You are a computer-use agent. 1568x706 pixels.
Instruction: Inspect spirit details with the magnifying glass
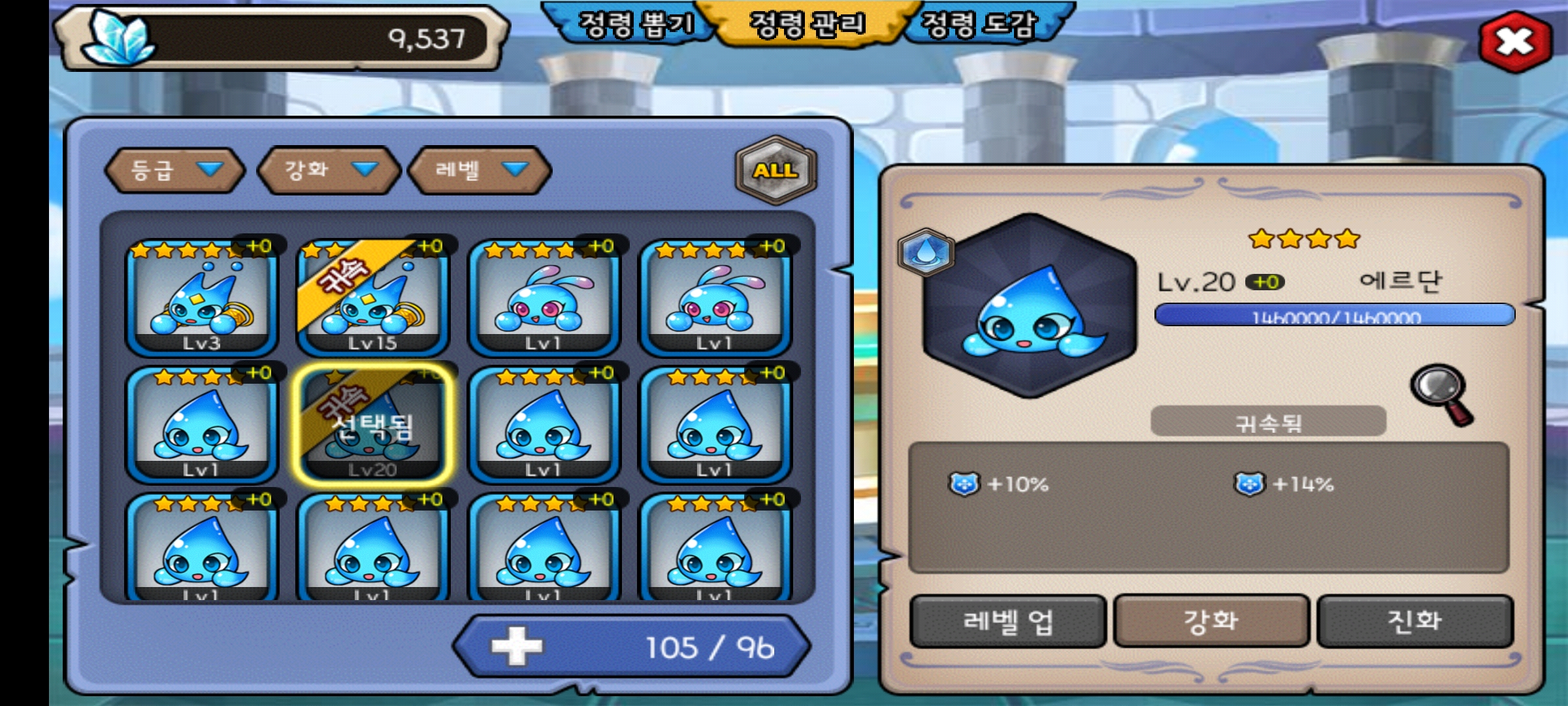tap(1441, 394)
